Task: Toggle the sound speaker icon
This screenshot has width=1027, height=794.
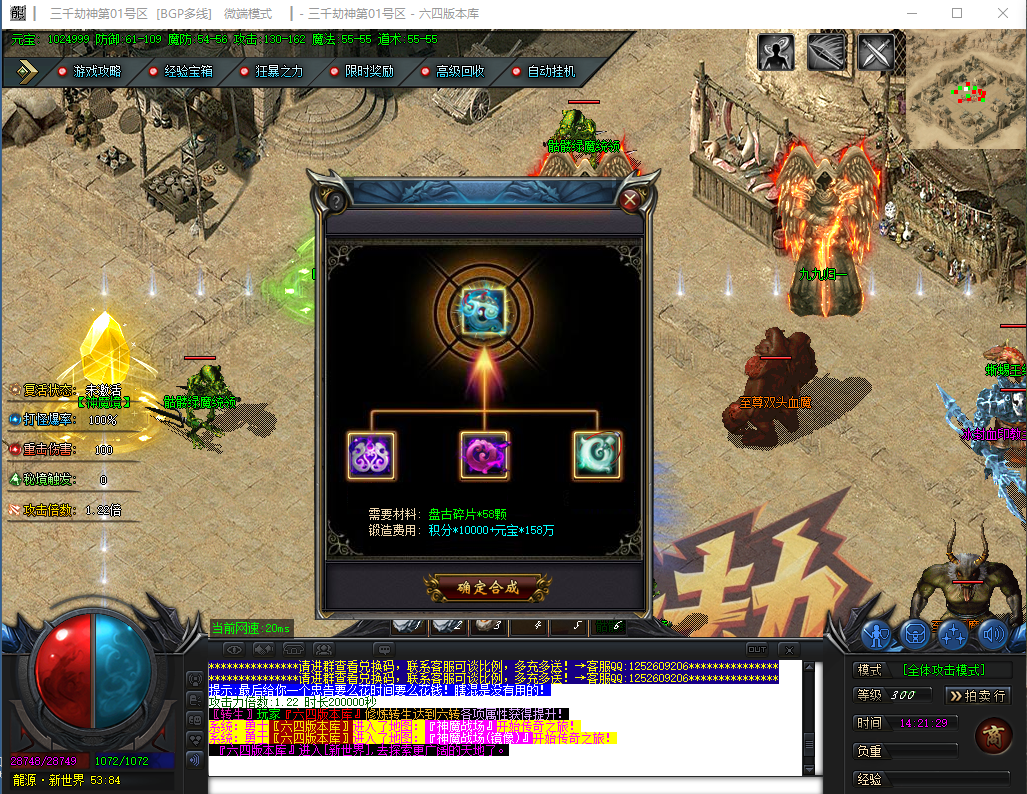Action: pos(992,634)
